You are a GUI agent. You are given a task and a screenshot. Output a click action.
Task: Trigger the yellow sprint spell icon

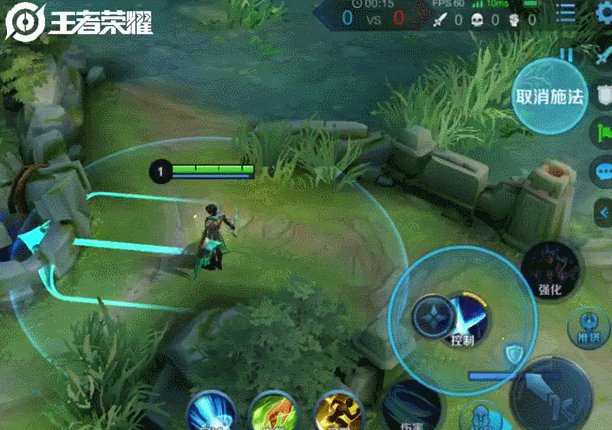click(x=337, y=411)
